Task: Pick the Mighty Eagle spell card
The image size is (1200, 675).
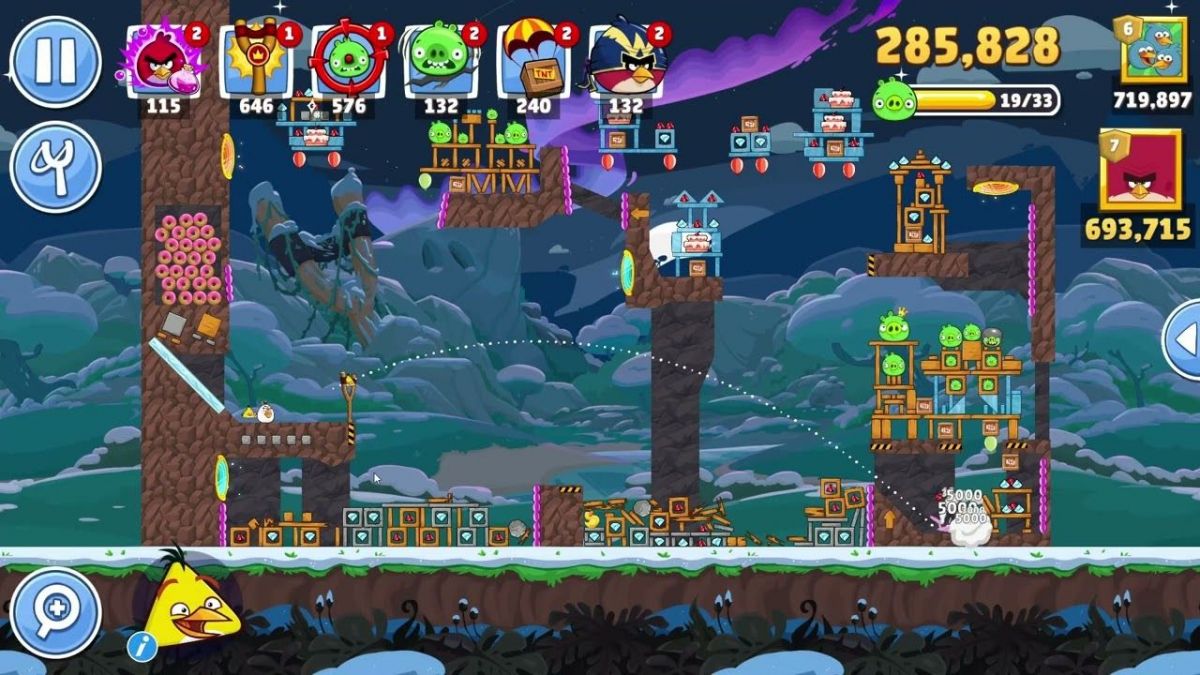Action: click(626, 64)
